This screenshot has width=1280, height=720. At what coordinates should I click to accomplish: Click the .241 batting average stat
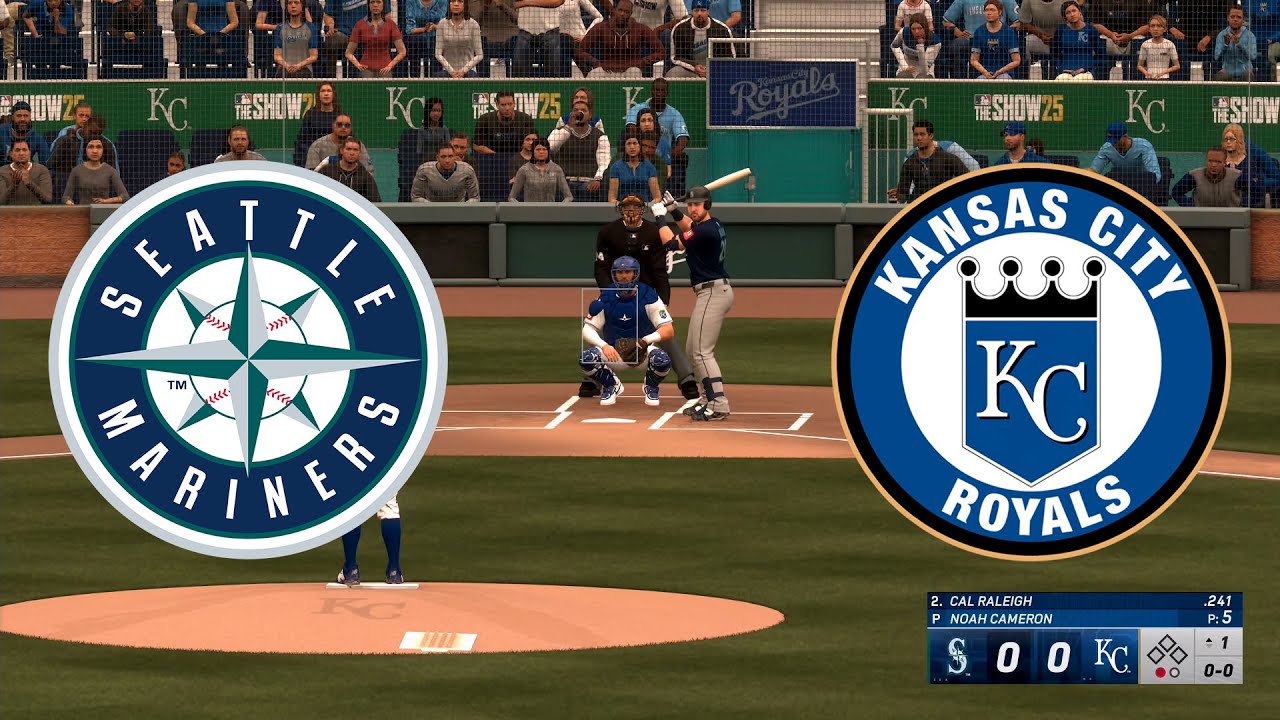point(1218,600)
